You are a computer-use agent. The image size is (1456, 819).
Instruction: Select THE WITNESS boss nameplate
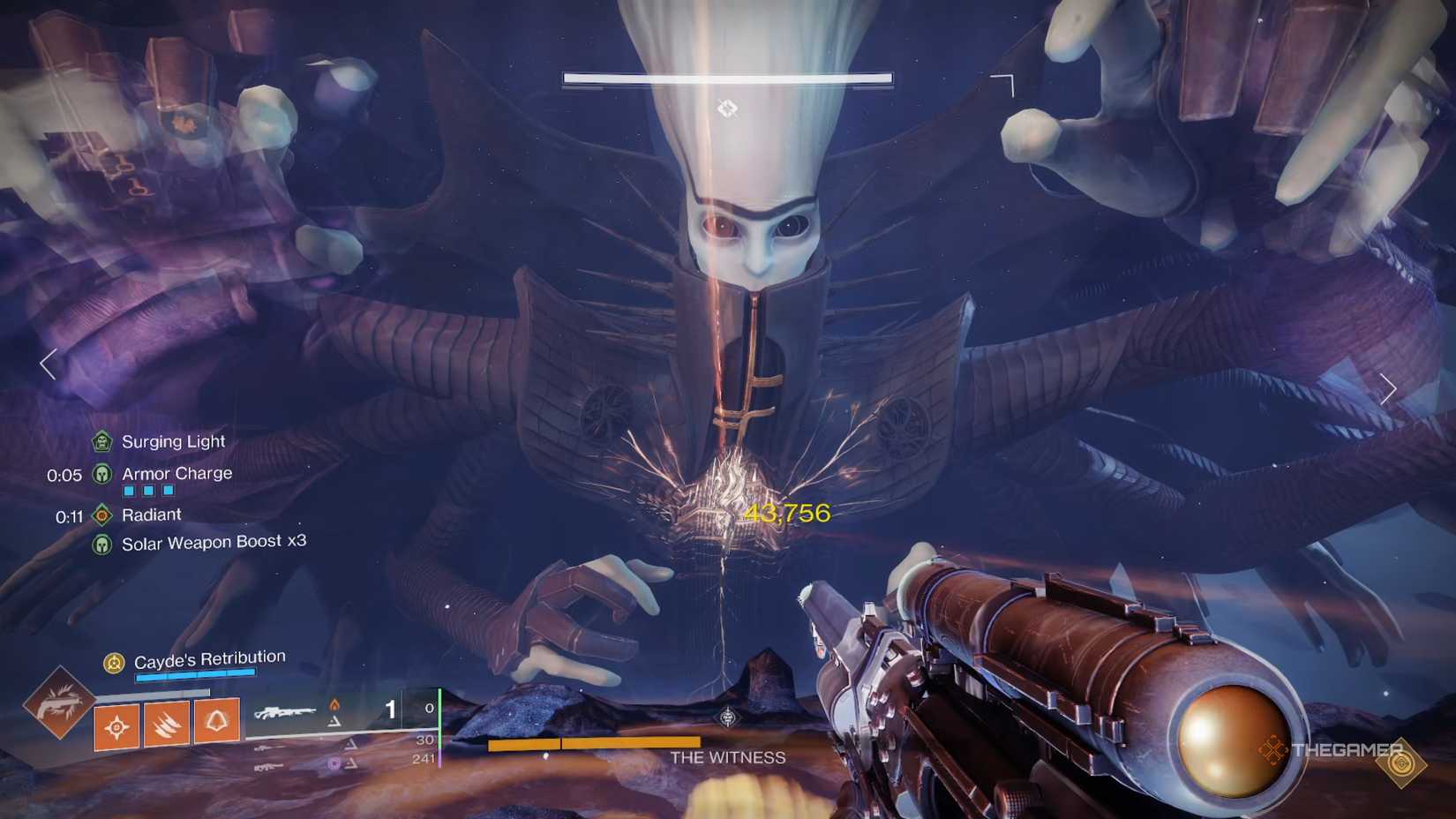pos(728,757)
